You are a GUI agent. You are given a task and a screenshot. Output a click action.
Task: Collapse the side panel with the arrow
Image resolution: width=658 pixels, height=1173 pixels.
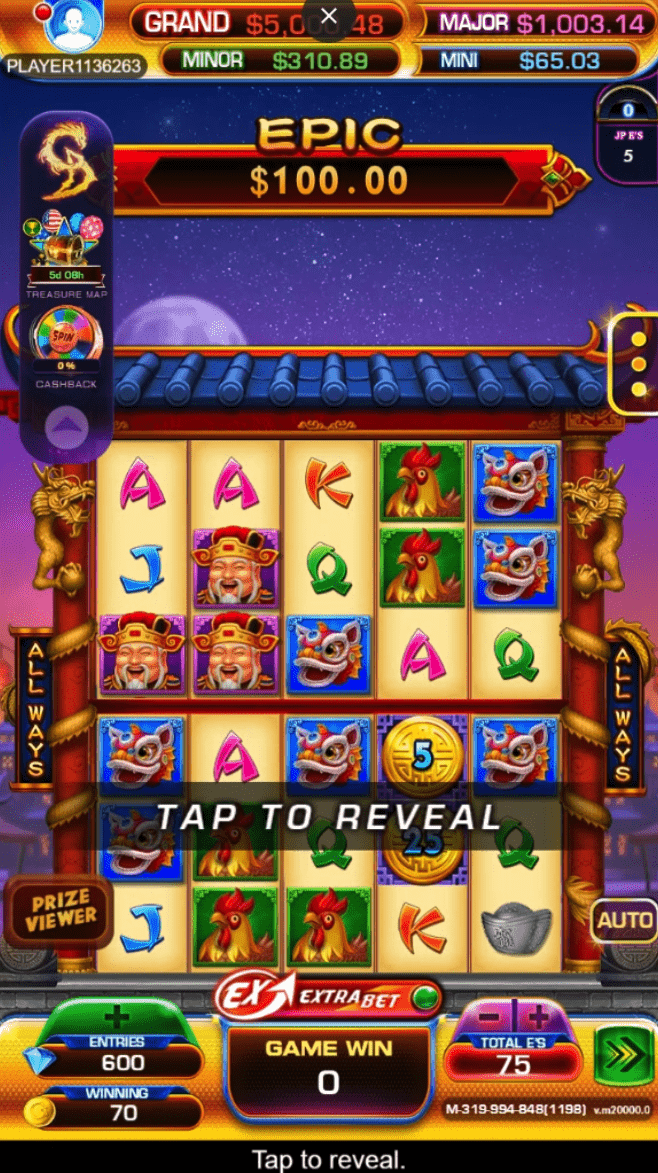pos(67,430)
